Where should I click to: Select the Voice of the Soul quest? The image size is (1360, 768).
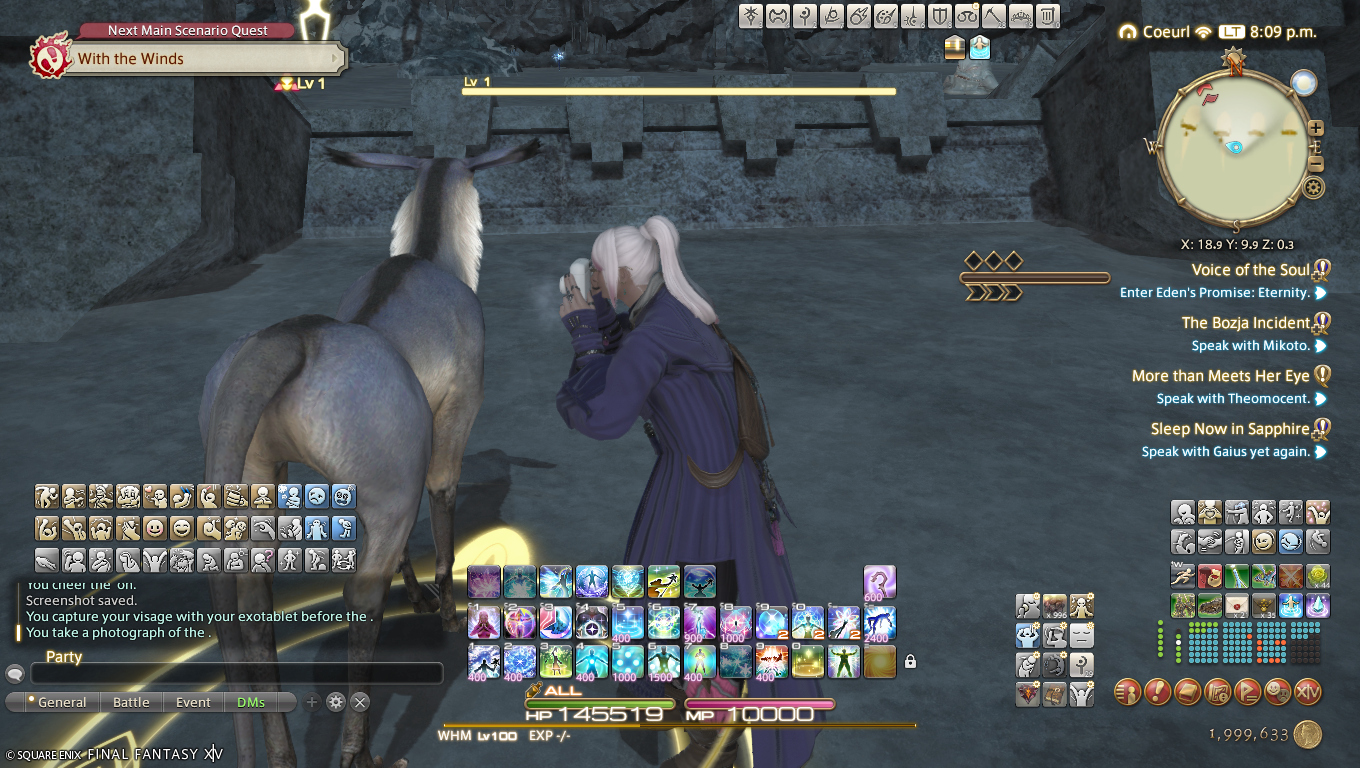[1250, 270]
